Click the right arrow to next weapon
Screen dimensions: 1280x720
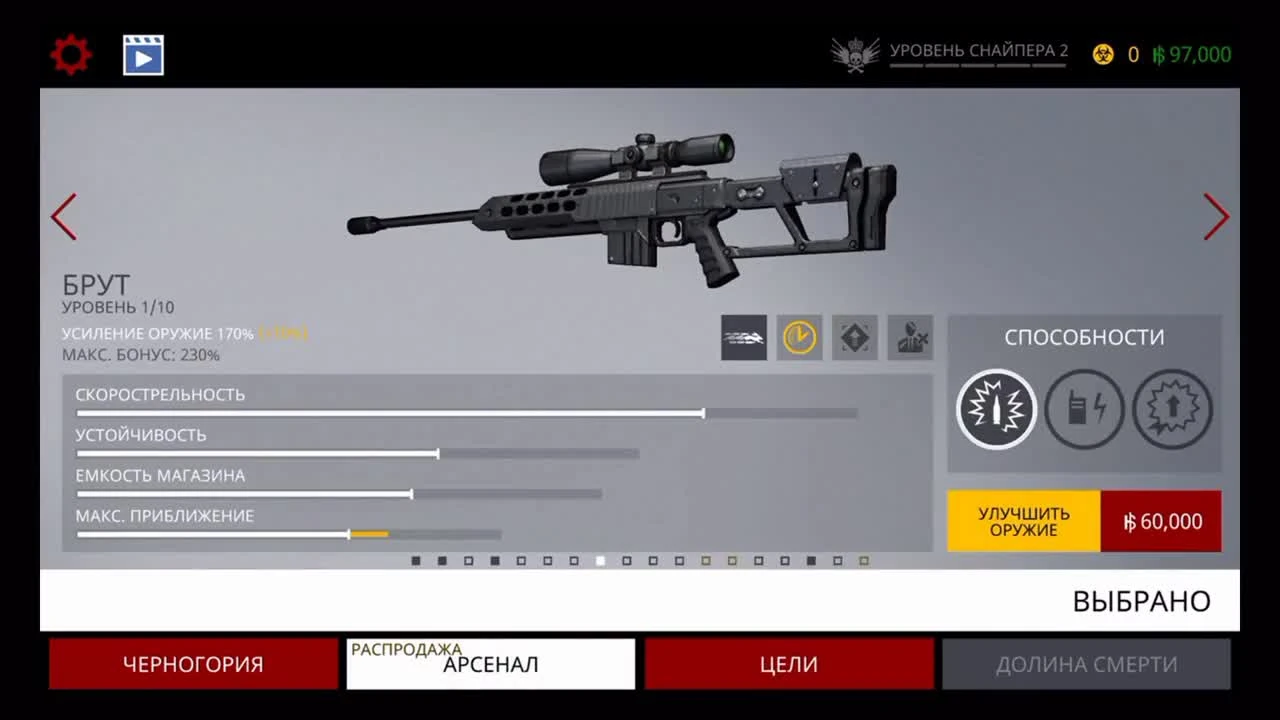(x=1216, y=217)
